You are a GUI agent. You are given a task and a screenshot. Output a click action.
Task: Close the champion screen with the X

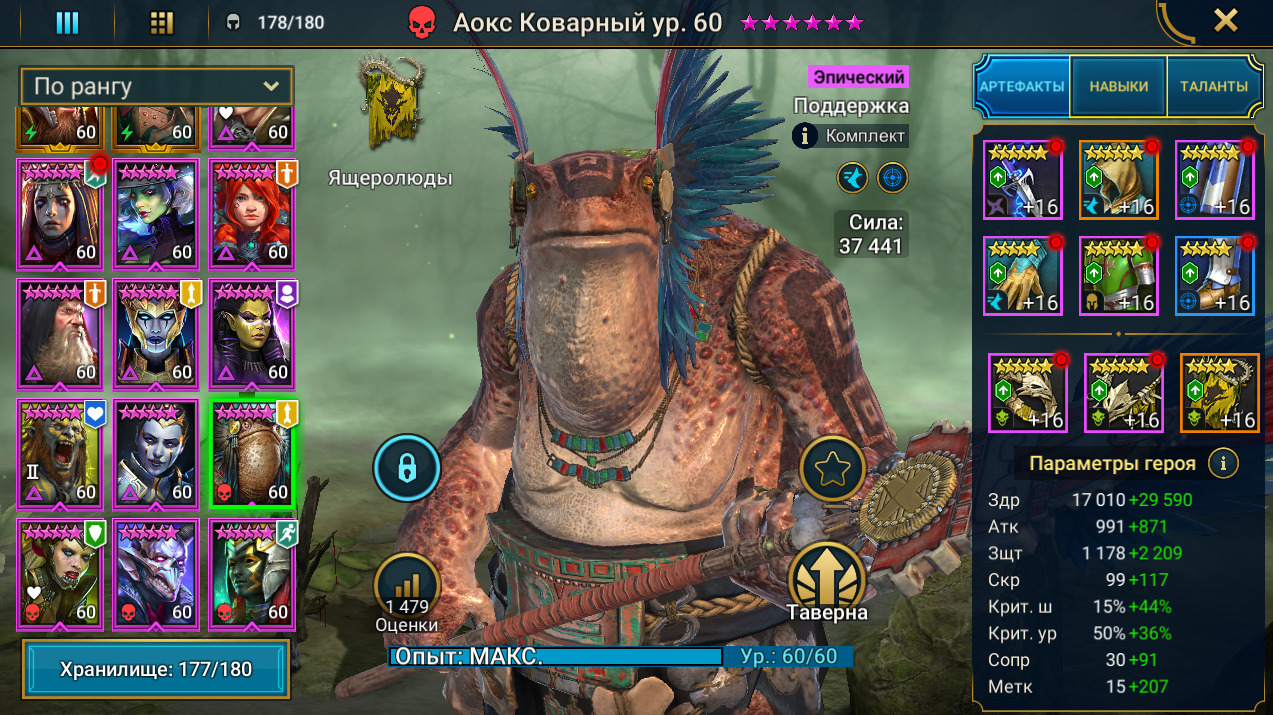(1225, 20)
